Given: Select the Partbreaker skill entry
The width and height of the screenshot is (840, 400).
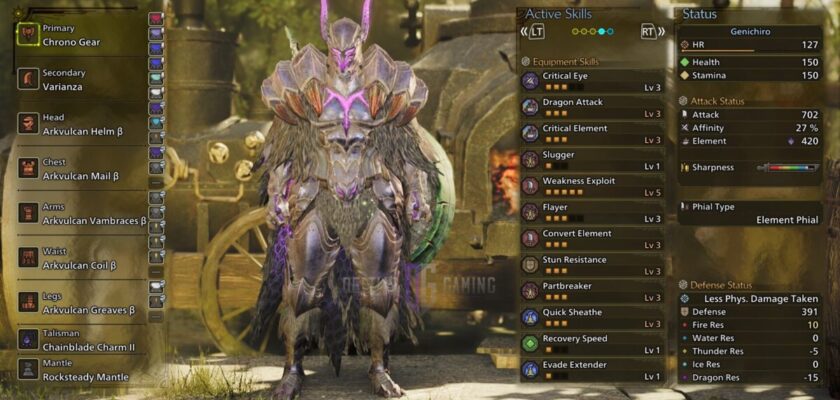Looking at the screenshot, I should coord(592,291).
